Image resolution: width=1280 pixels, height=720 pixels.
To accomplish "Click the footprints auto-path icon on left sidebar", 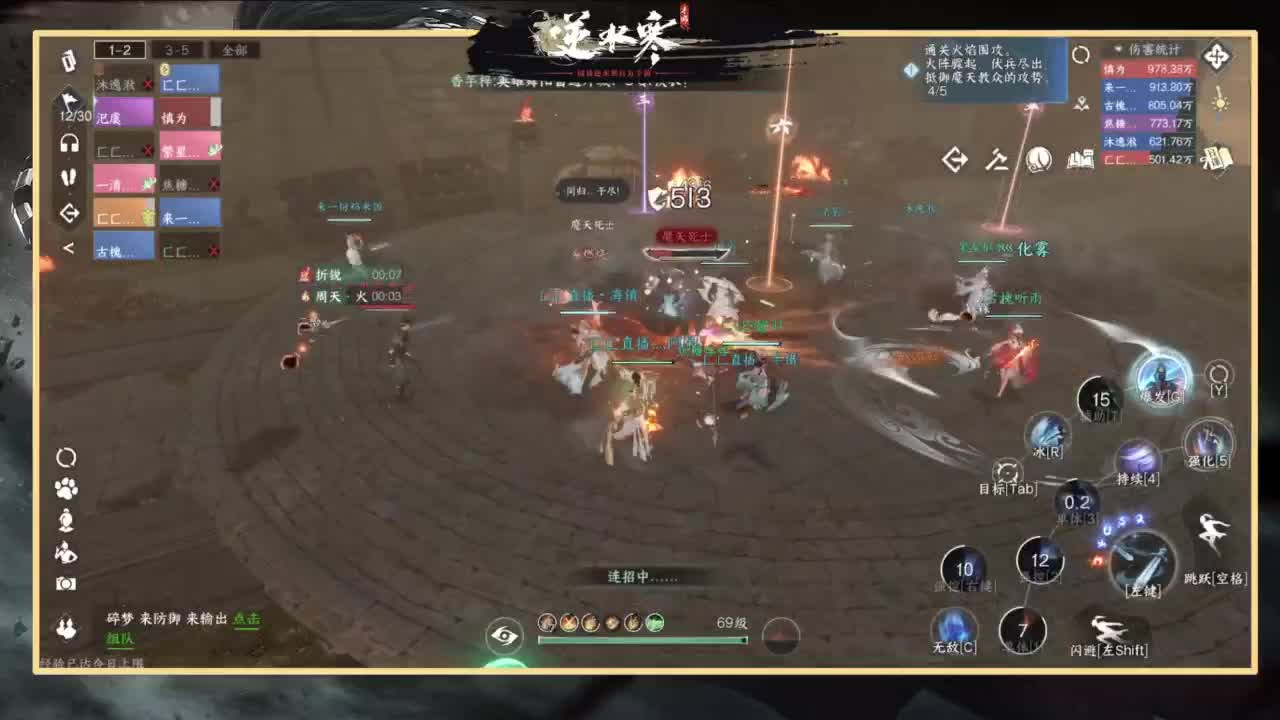I will (x=67, y=178).
